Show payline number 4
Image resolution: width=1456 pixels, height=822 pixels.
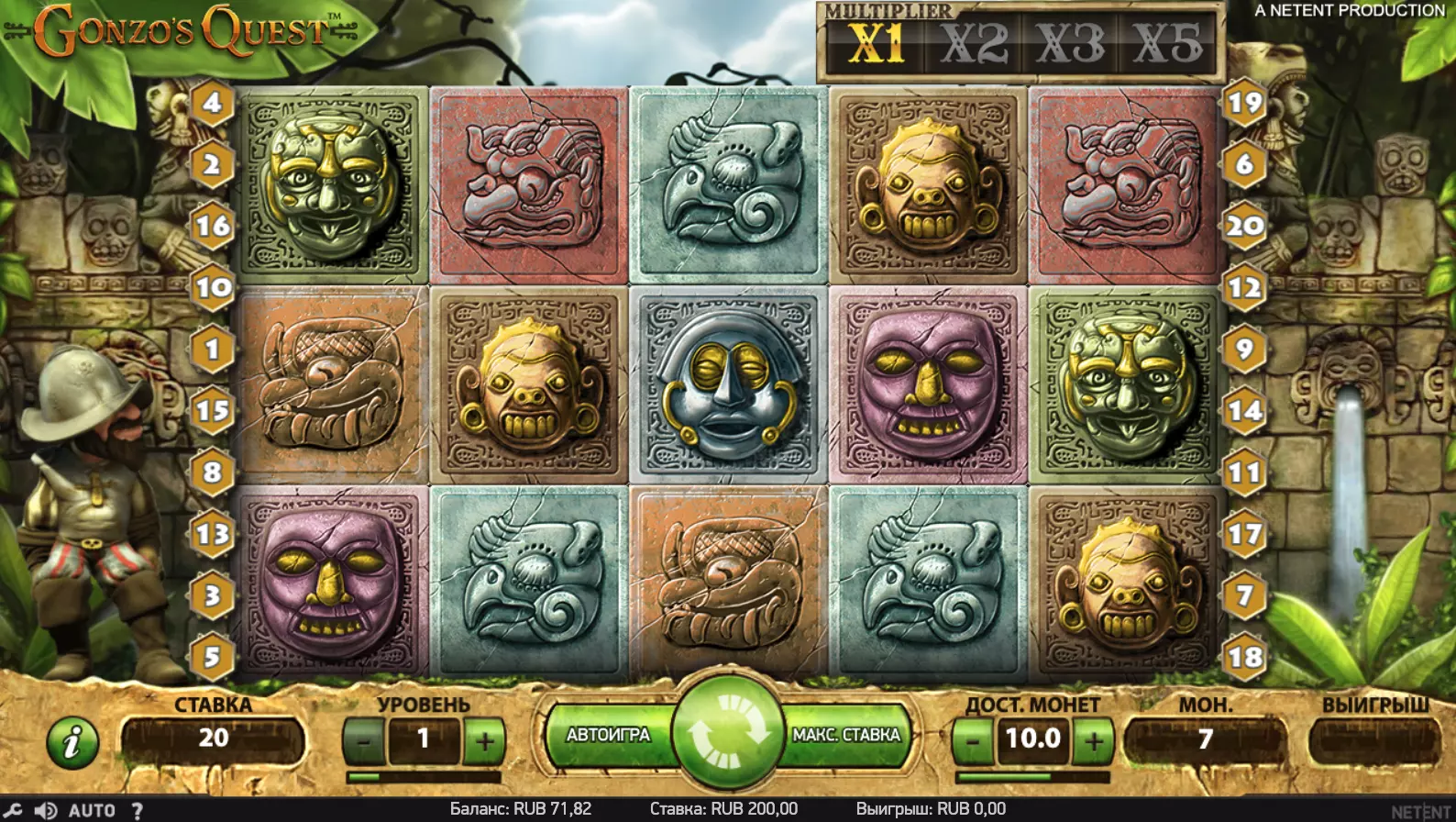(212, 103)
